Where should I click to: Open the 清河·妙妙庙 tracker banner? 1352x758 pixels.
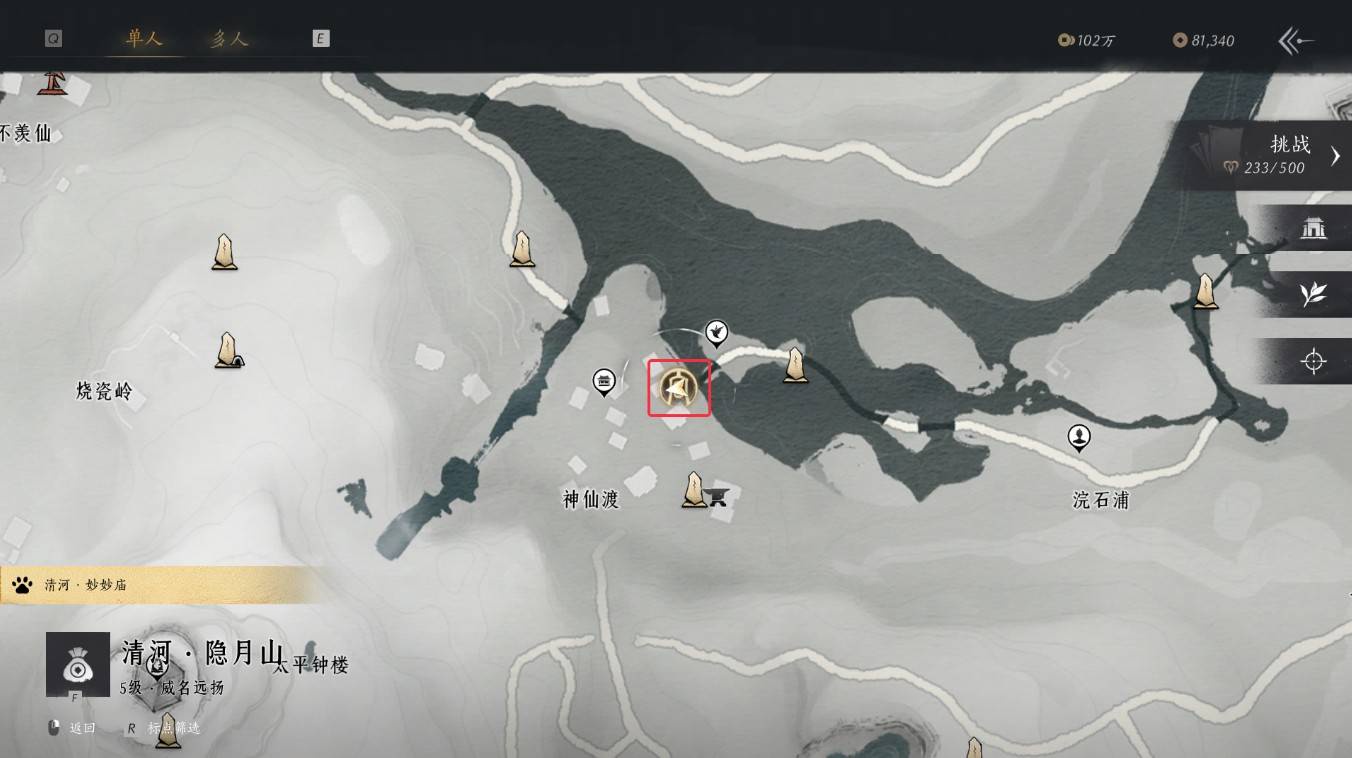point(150,585)
